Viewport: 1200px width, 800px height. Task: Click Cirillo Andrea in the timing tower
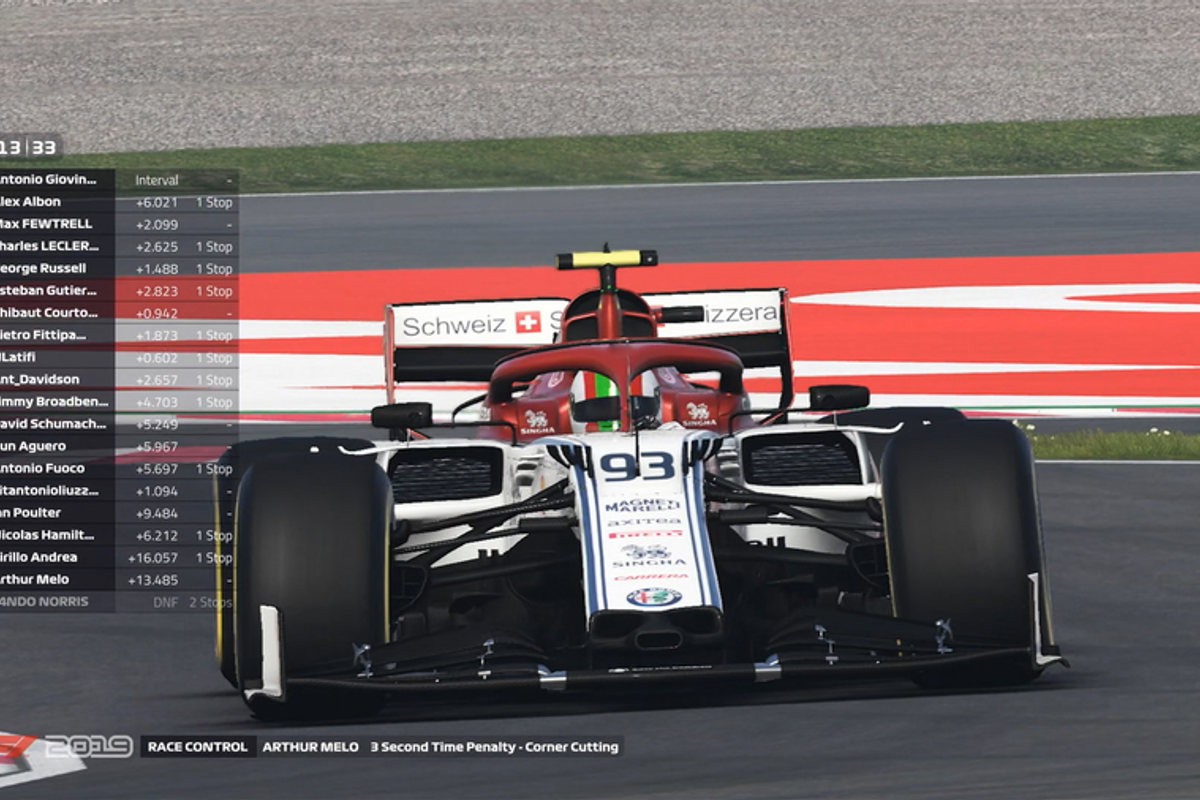tap(50, 557)
